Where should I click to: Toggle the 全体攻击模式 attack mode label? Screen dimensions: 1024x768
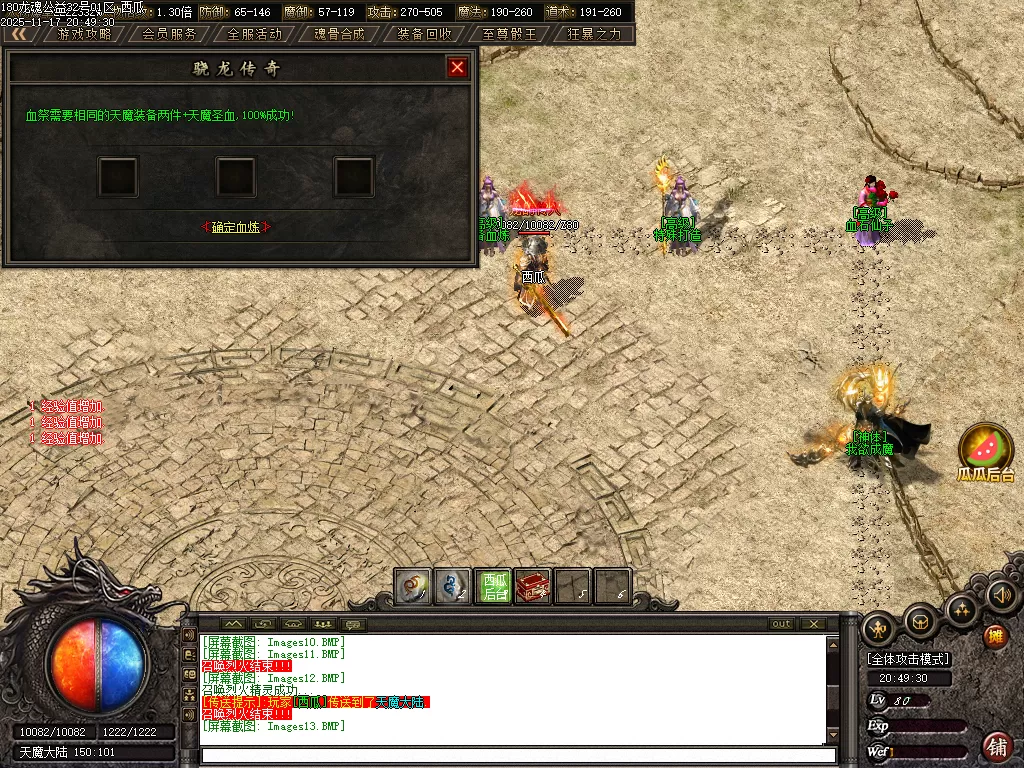point(908,659)
